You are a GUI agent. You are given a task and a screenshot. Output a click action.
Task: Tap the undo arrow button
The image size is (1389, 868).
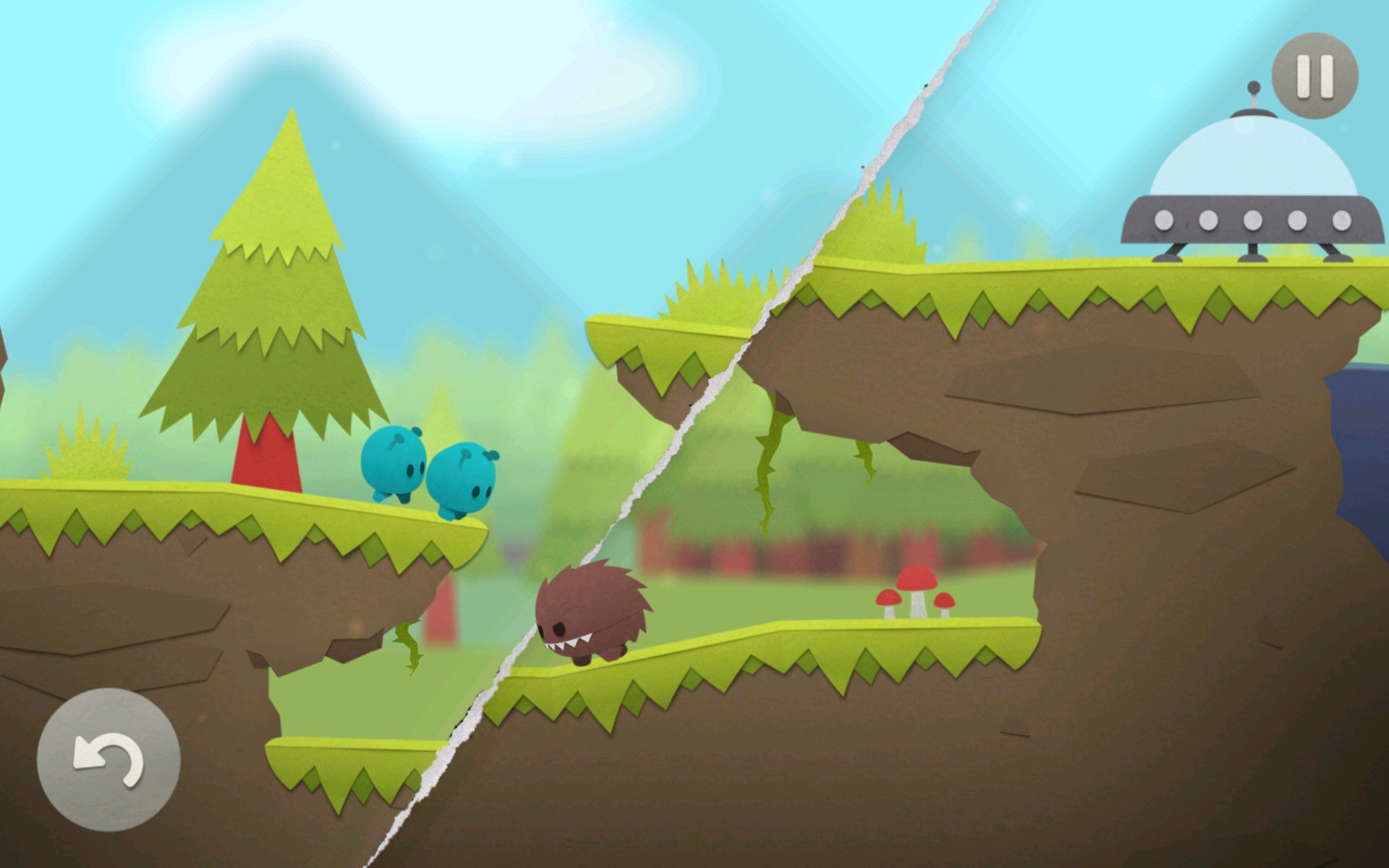109,759
